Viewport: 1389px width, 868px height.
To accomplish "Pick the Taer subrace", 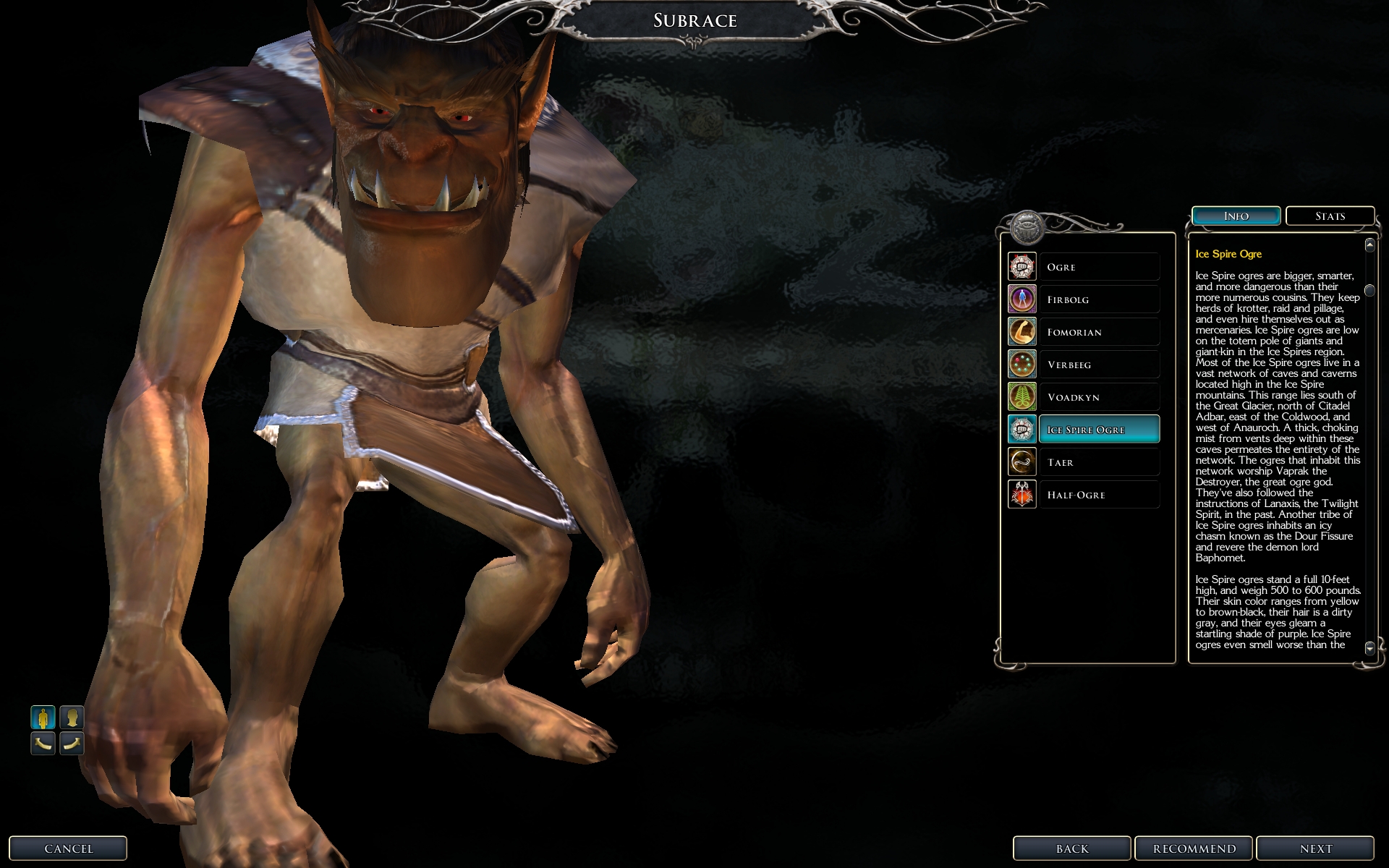I will coord(1098,462).
